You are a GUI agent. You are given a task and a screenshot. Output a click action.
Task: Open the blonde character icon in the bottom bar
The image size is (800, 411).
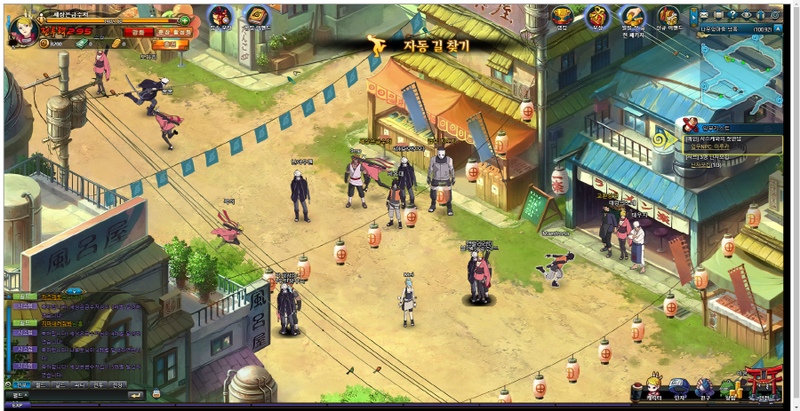tap(653, 385)
